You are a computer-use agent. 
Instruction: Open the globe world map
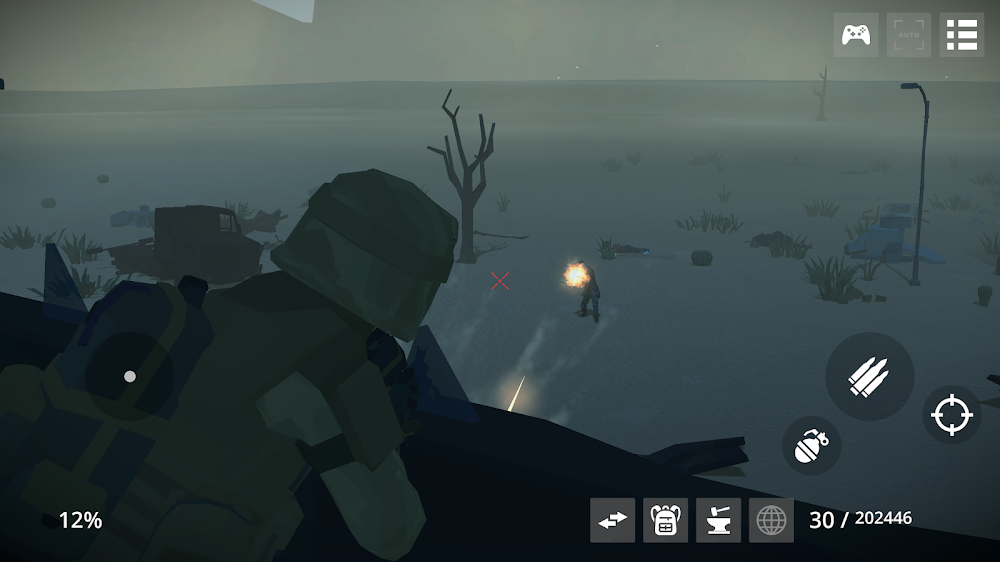(x=771, y=520)
